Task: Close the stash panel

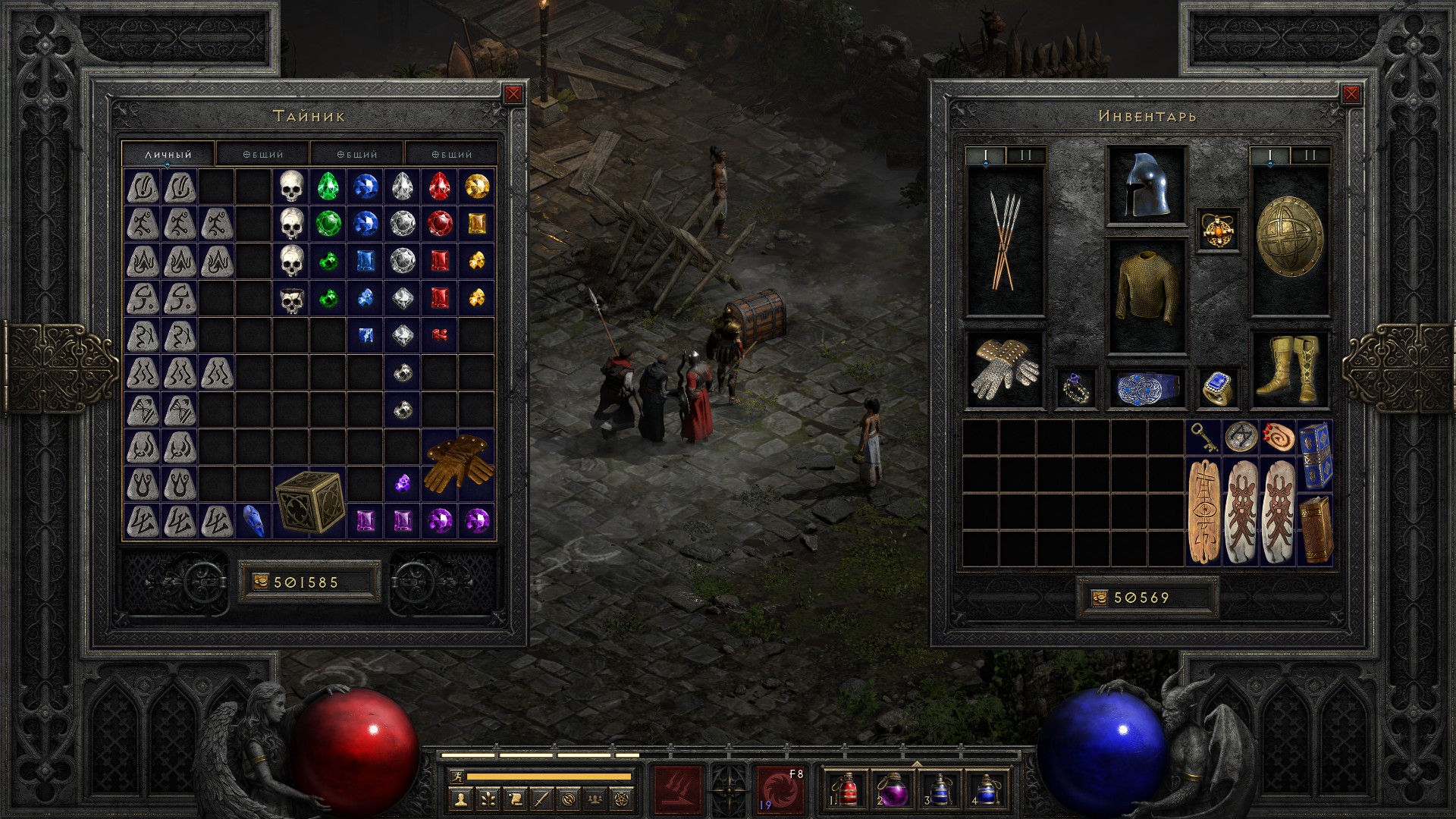Action: pos(513,94)
